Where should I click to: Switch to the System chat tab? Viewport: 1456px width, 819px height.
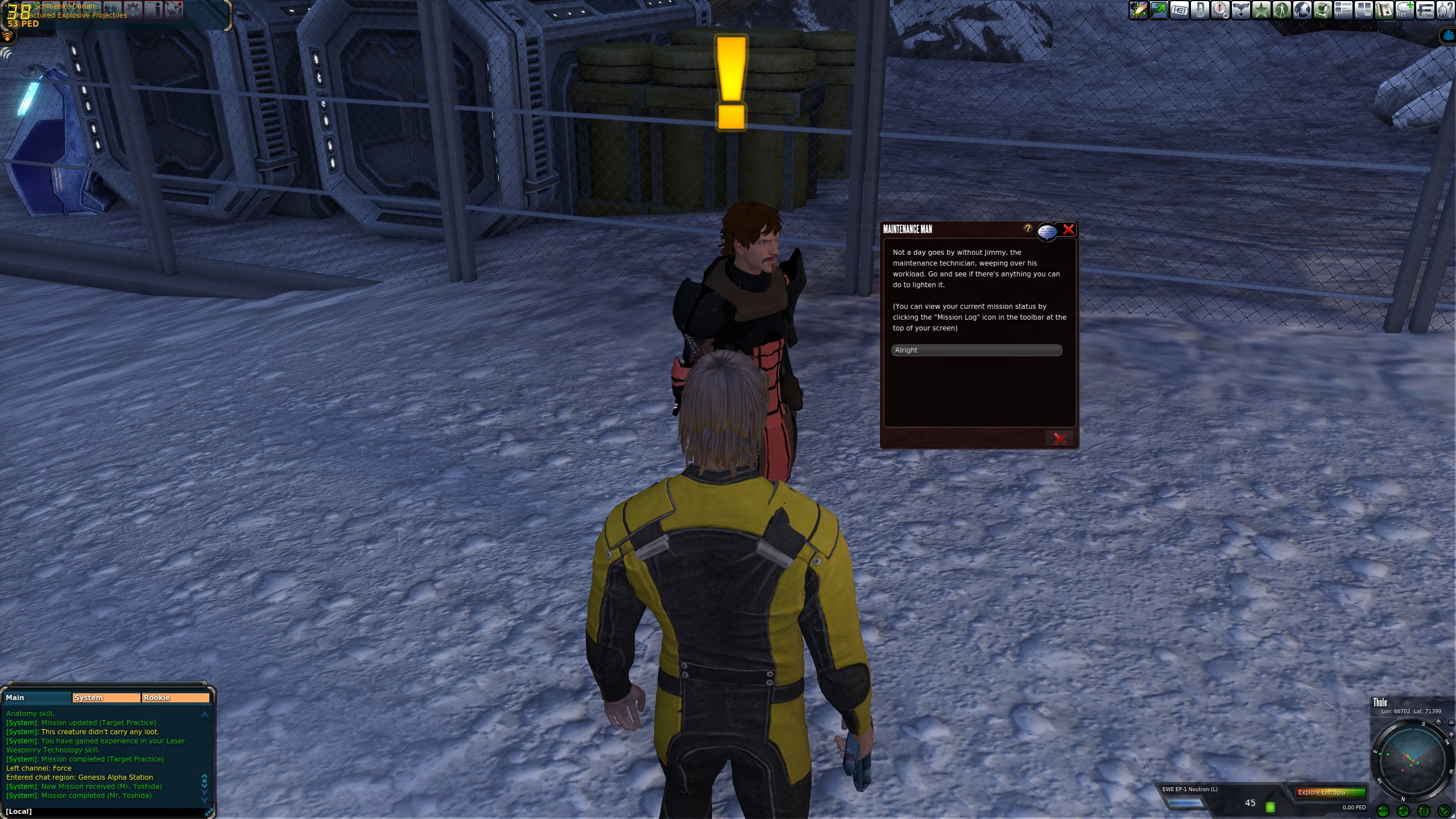[x=106, y=698]
